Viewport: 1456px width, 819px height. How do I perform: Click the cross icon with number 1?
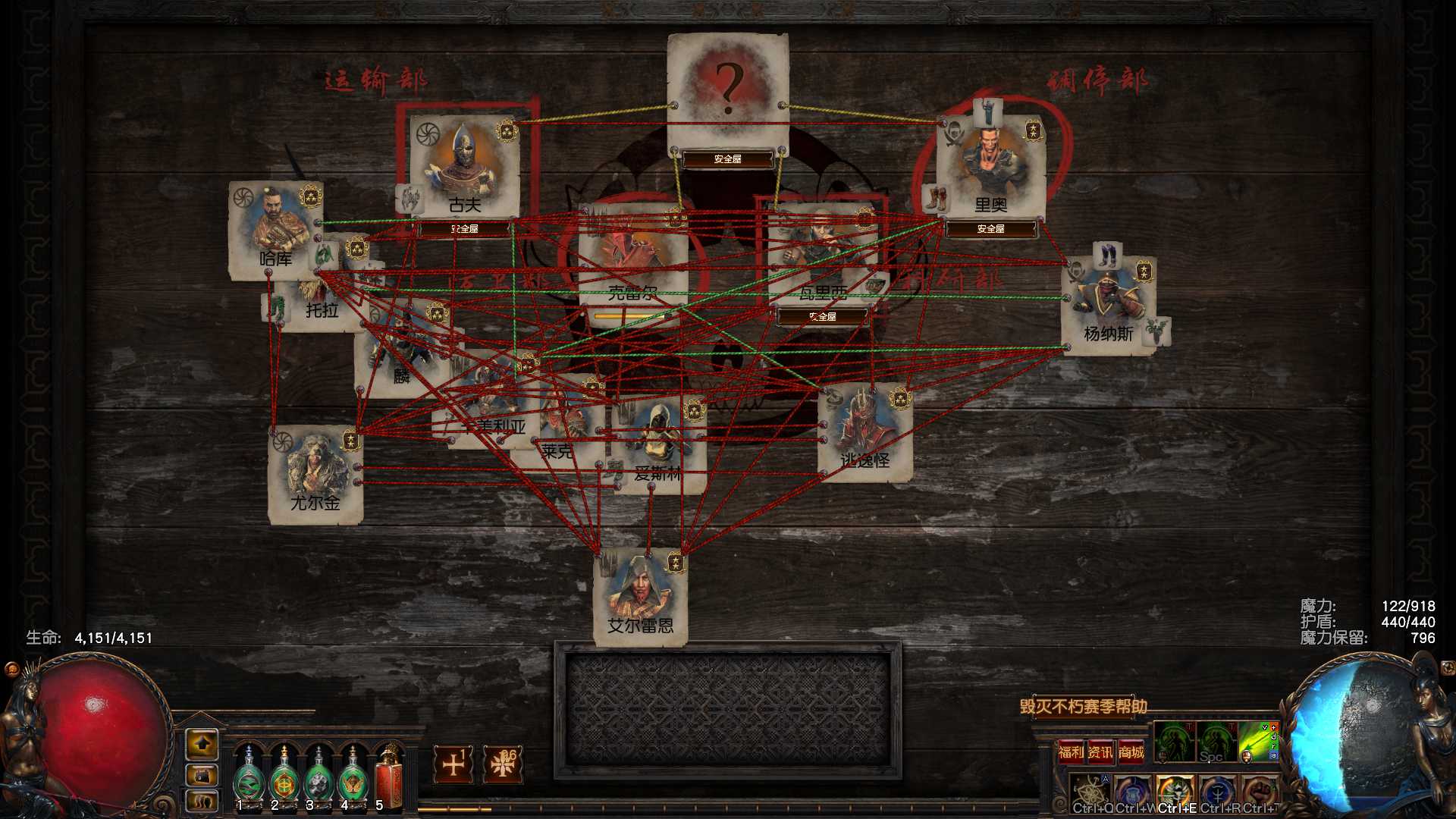point(453,764)
